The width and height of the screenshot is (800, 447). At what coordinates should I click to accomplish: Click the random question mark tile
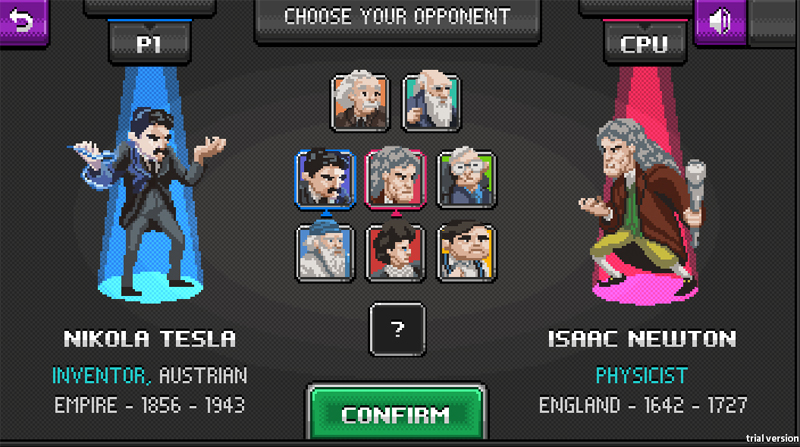[x=397, y=328]
